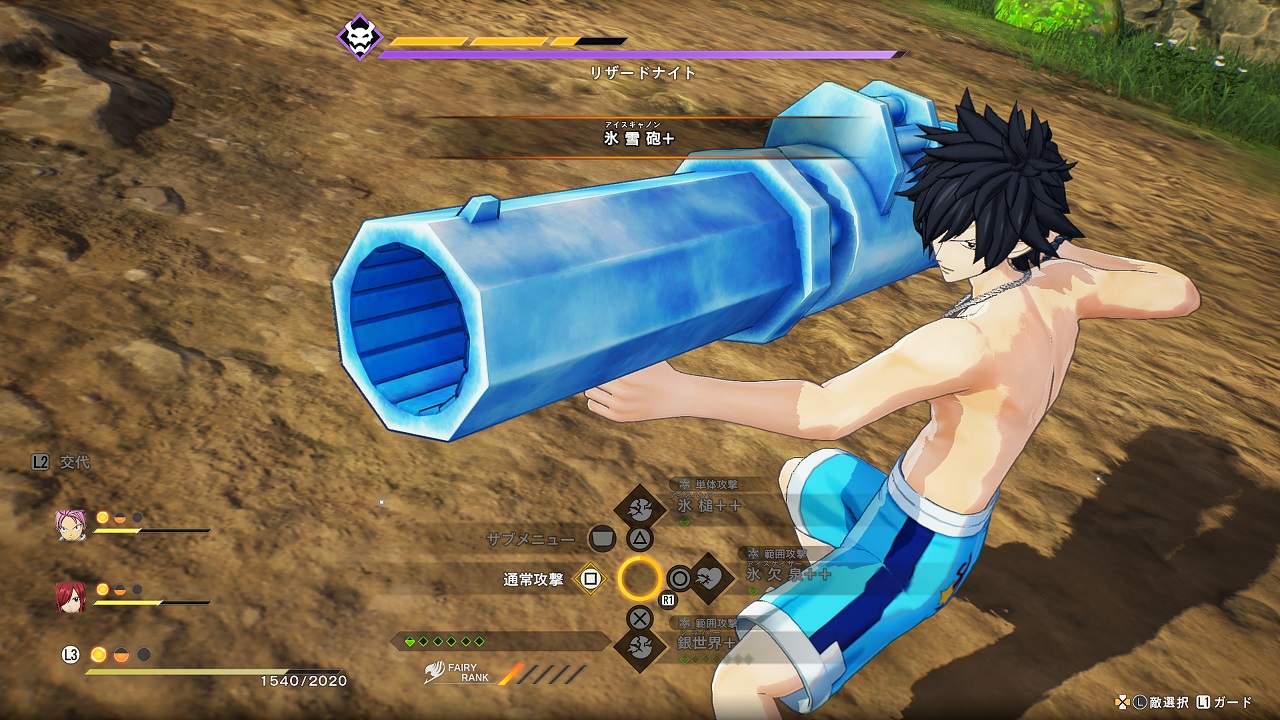Screen dimensions: 1280x720
Task: Switch to pink-haired Natsu's portrait
Action: (x=71, y=526)
